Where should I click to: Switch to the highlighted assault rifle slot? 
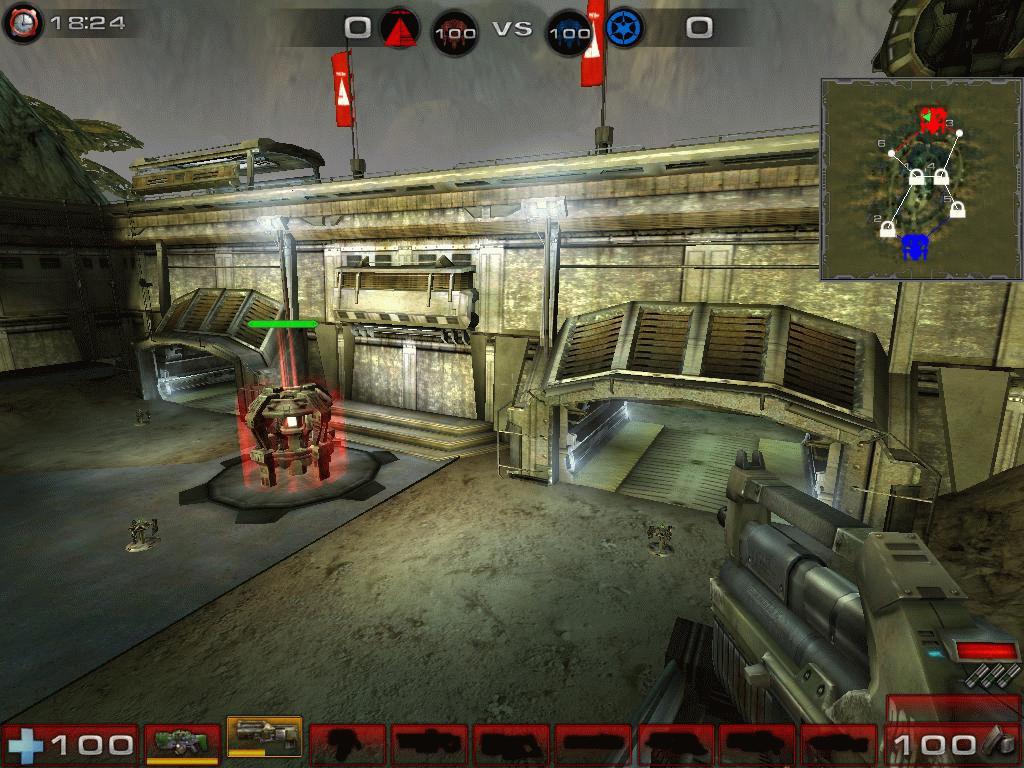click(264, 739)
